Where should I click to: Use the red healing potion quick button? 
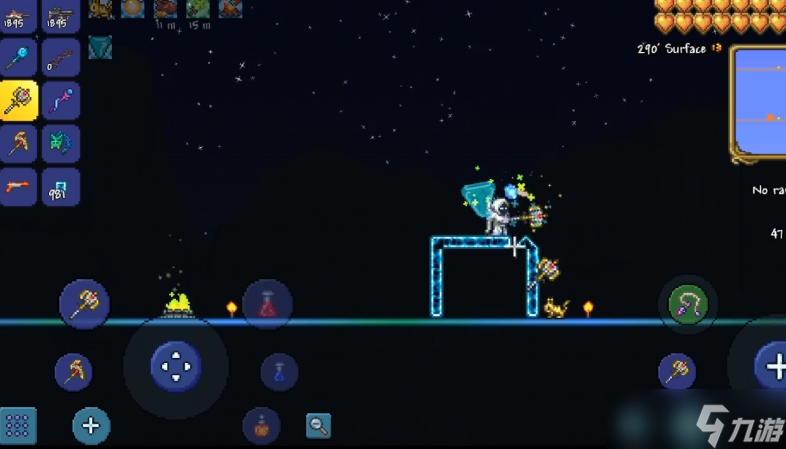coord(267,304)
